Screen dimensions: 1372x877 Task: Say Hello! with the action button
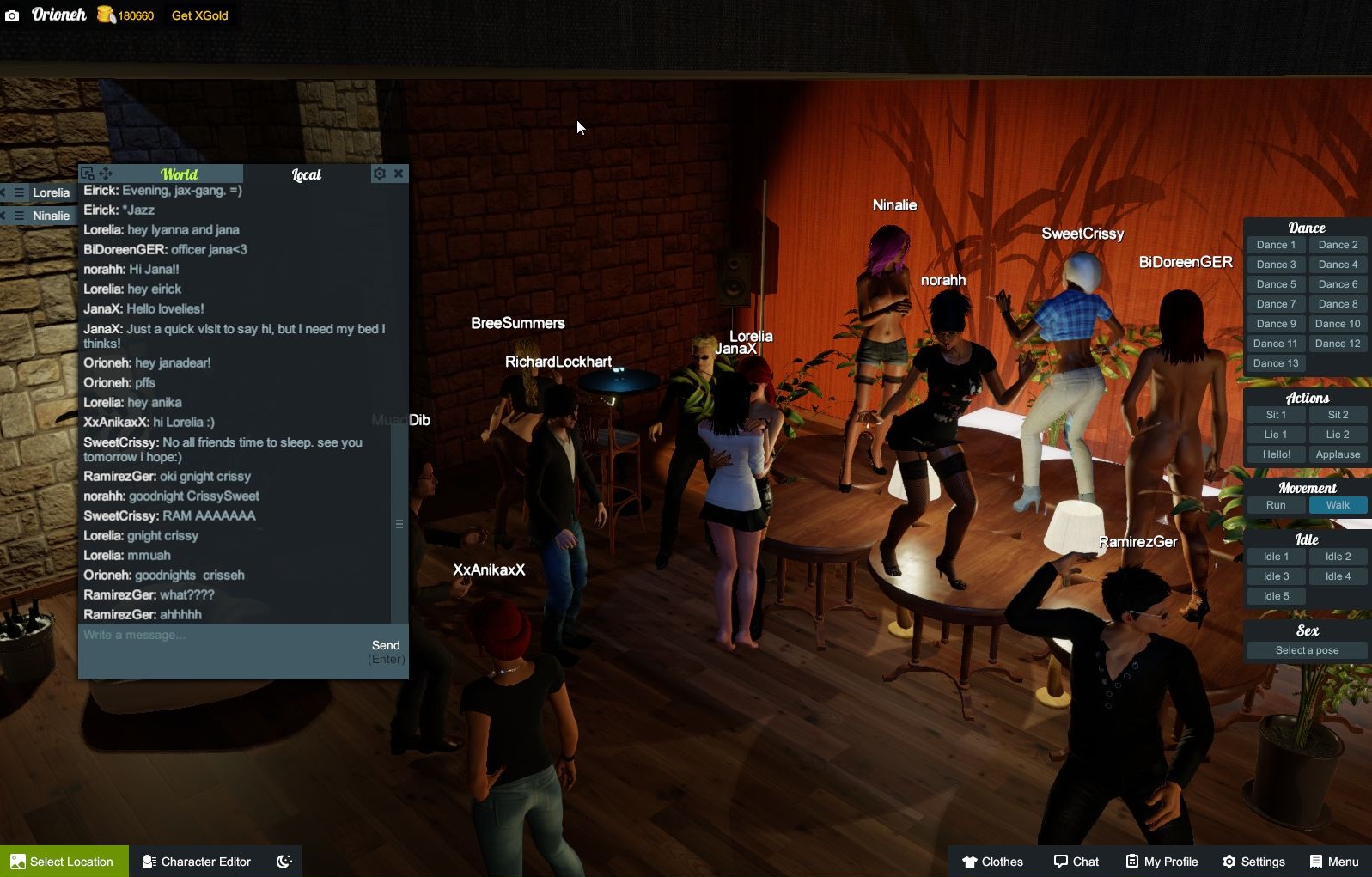point(1276,454)
